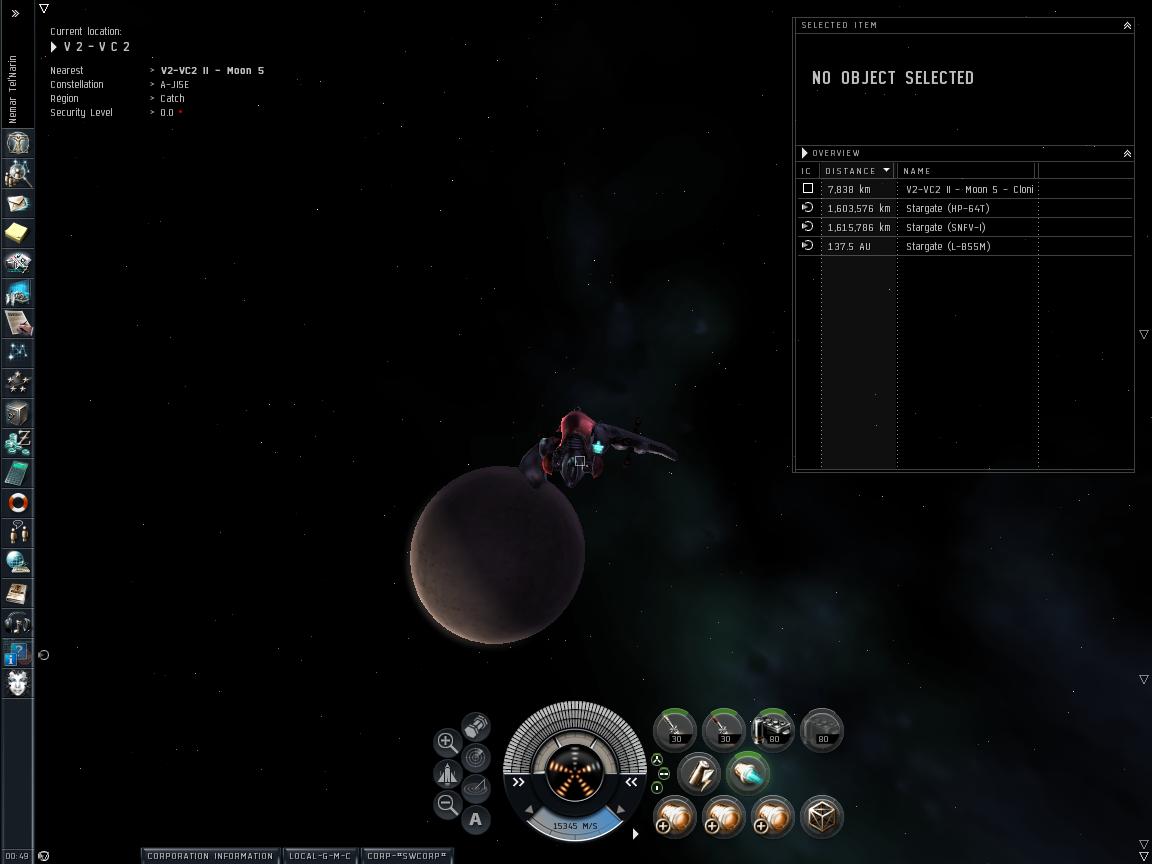Viewport: 1152px width, 864px height.
Task: Activate the capacitor booster lightning module
Action: [698, 773]
